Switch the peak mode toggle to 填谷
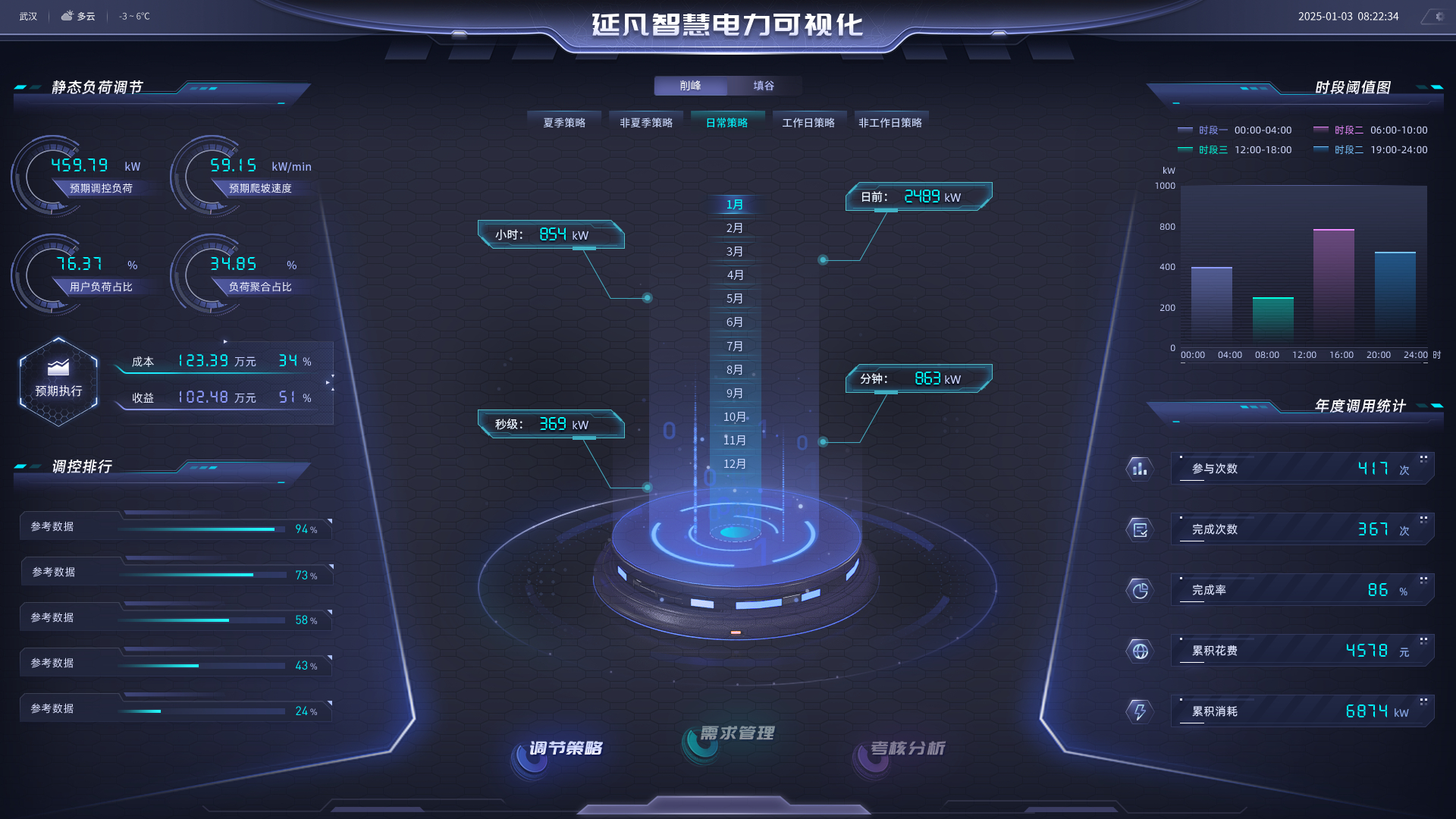The image size is (1456, 819). (764, 86)
